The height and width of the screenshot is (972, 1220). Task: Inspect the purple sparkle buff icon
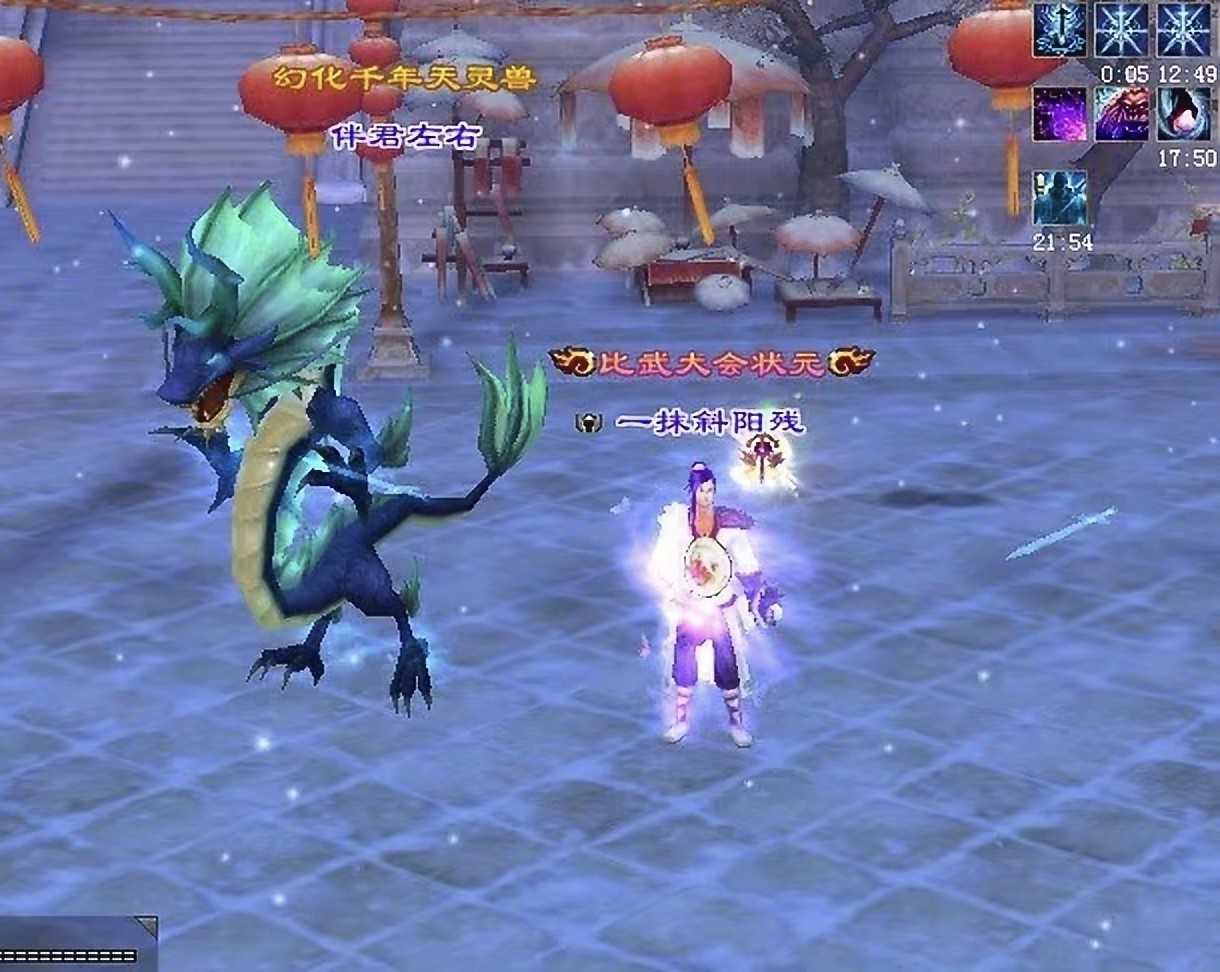tap(1060, 114)
